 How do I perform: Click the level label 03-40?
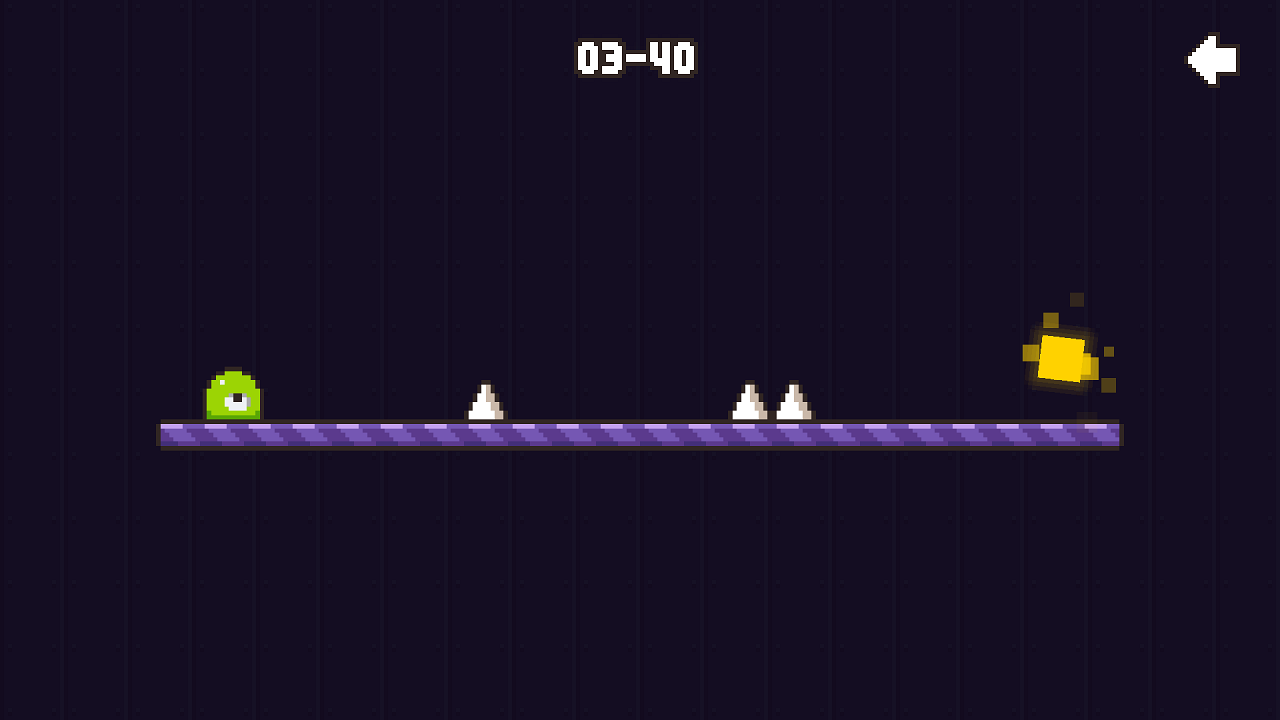(634, 58)
